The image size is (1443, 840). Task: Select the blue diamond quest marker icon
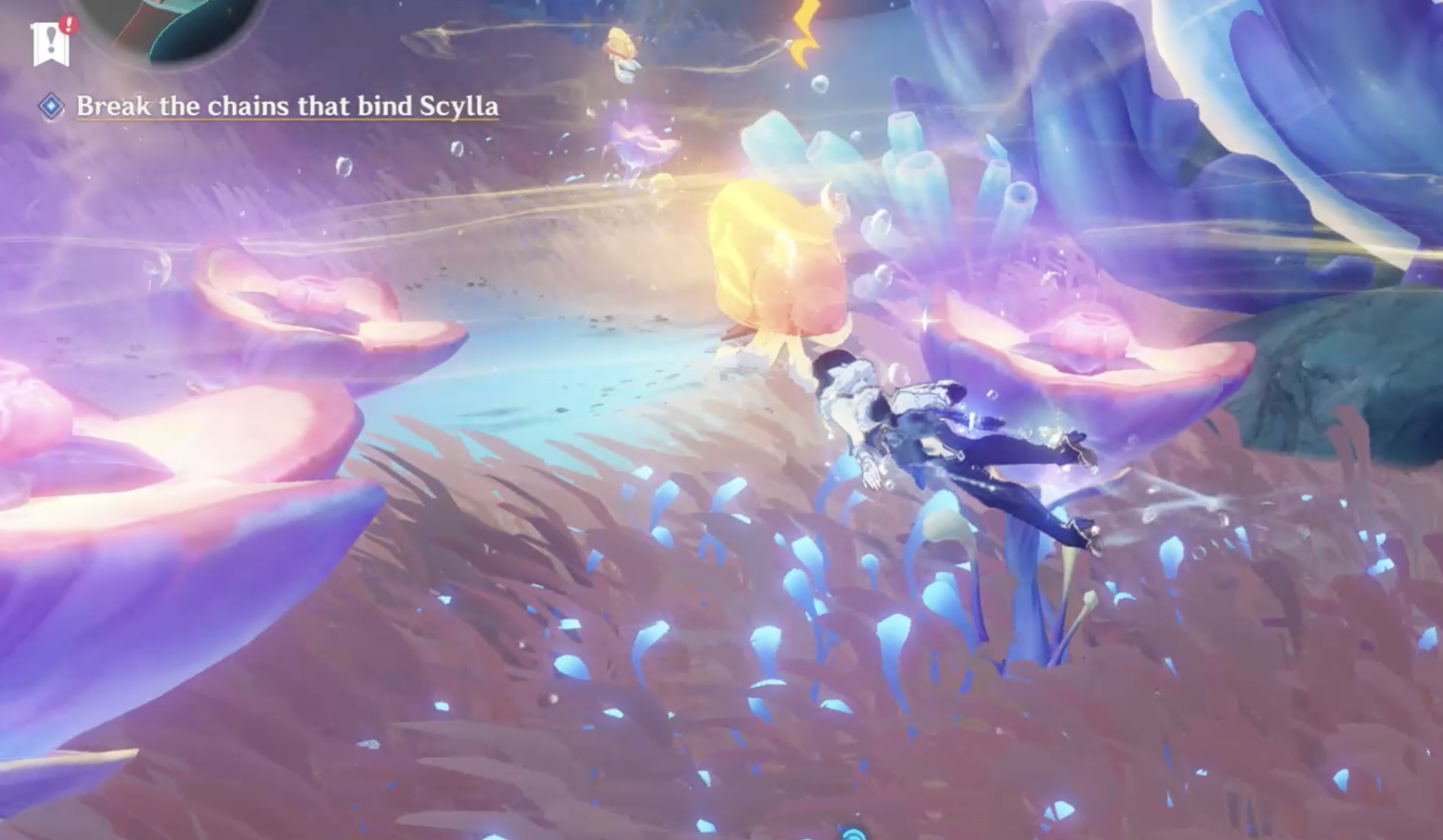click(51, 108)
